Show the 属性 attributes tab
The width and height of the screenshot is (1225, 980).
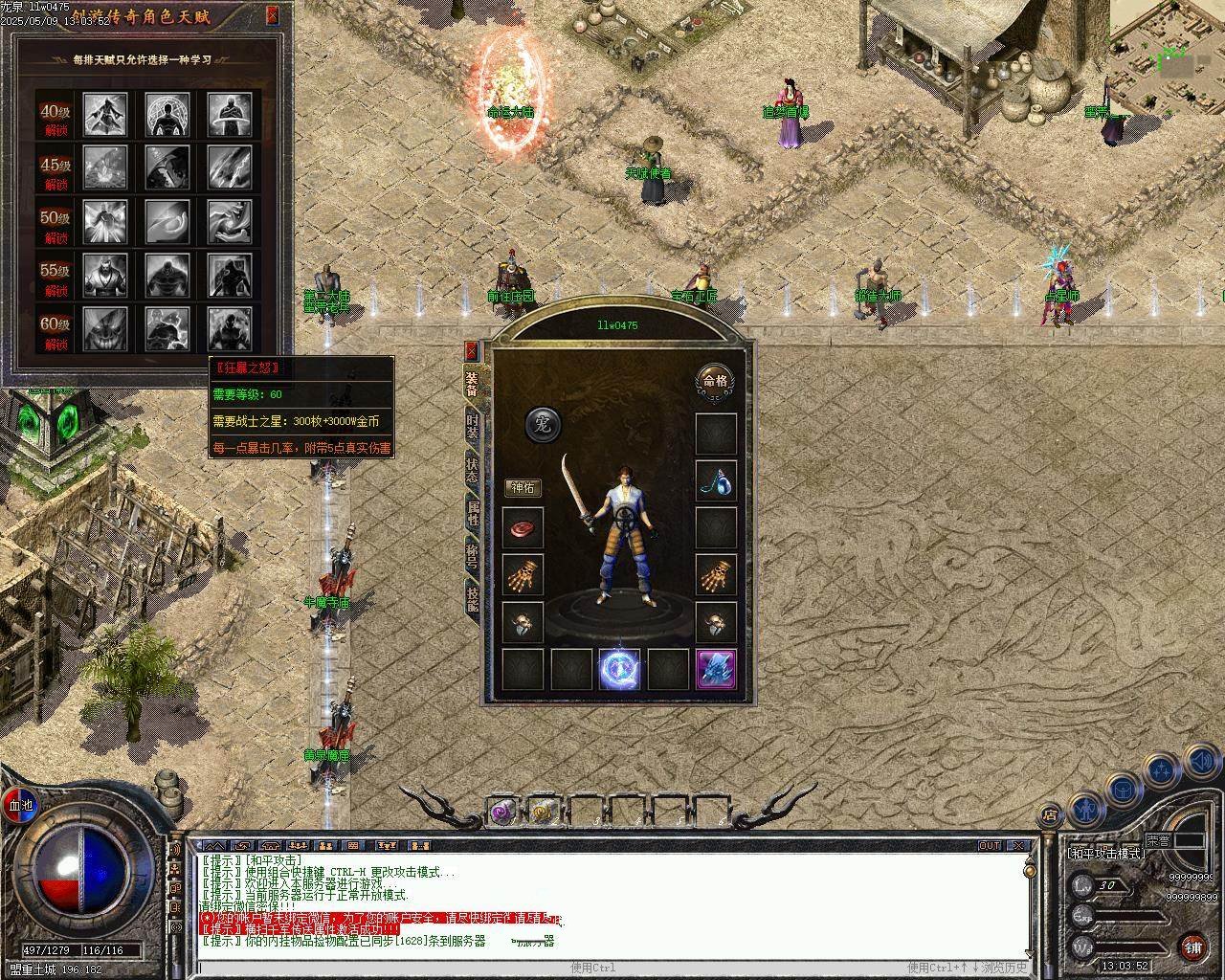(x=473, y=512)
